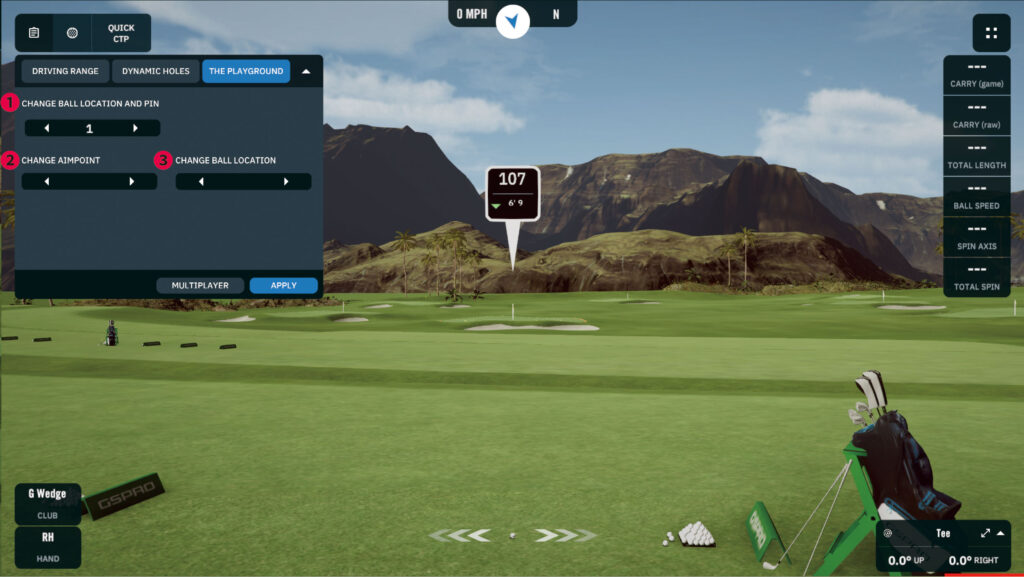Open the Dynamic Holes tab
1024x577 pixels.
click(155, 72)
